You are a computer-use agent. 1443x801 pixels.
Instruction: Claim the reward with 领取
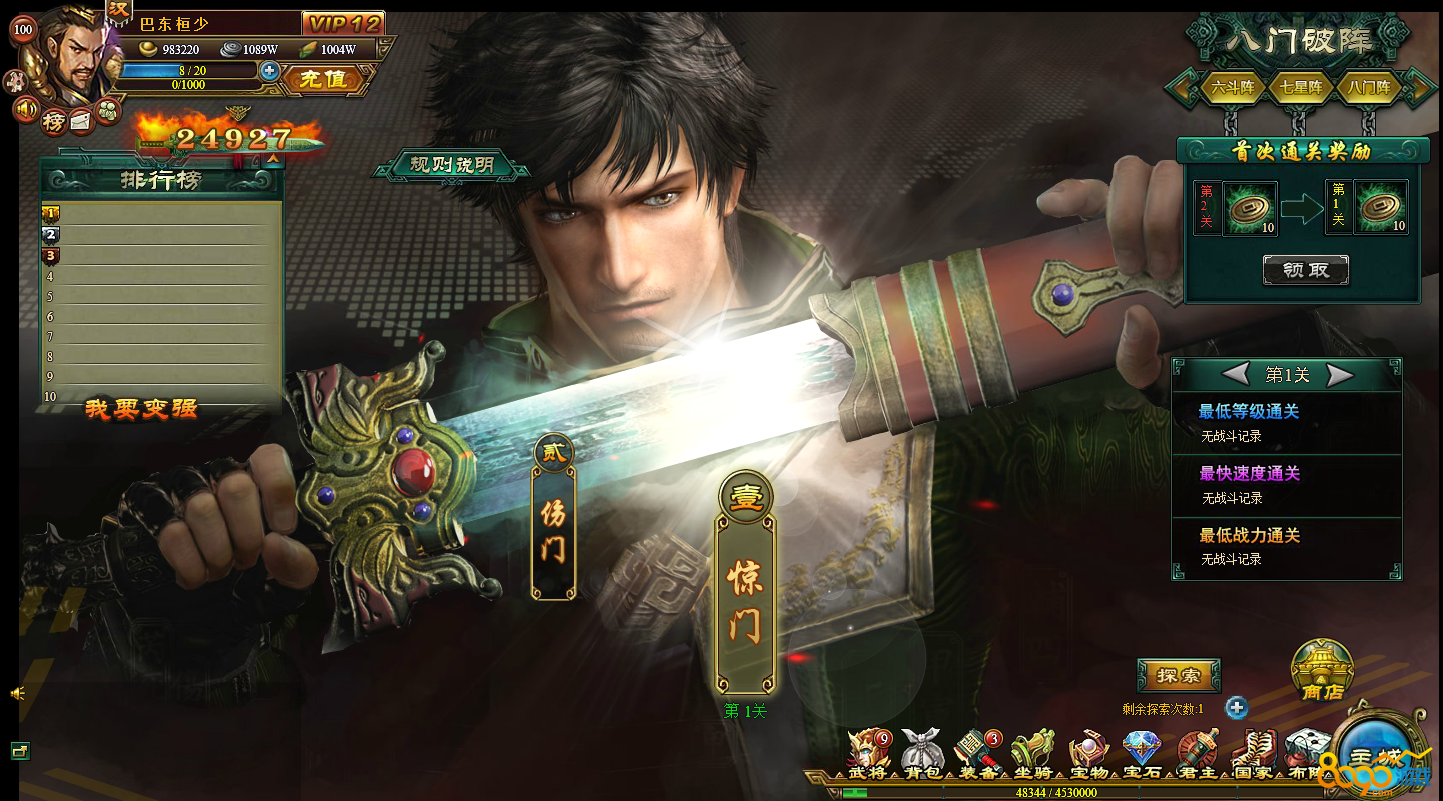click(x=1305, y=270)
